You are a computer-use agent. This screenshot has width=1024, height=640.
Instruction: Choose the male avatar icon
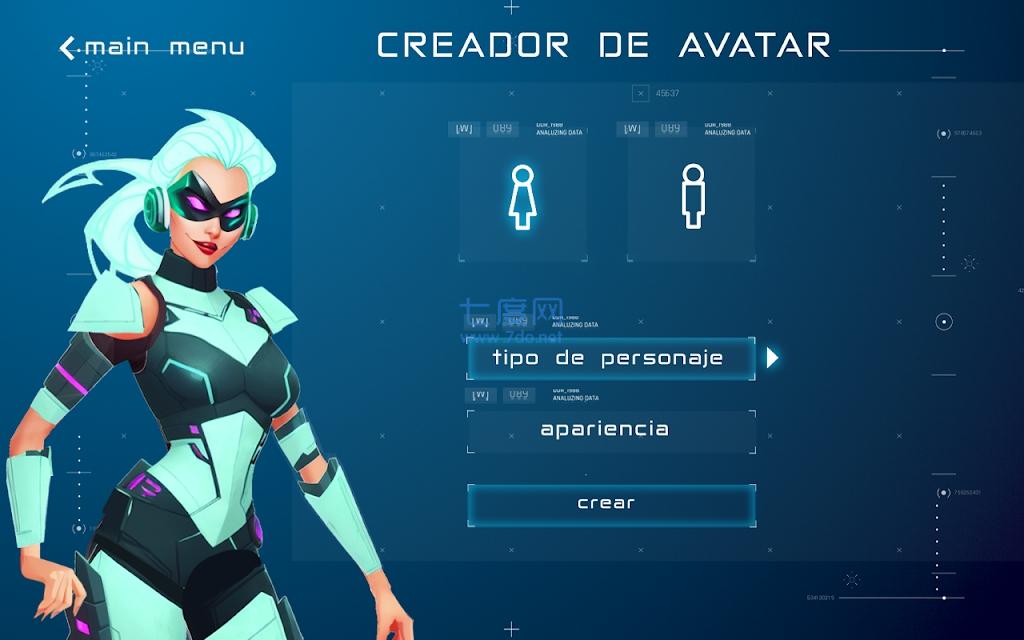692,197
